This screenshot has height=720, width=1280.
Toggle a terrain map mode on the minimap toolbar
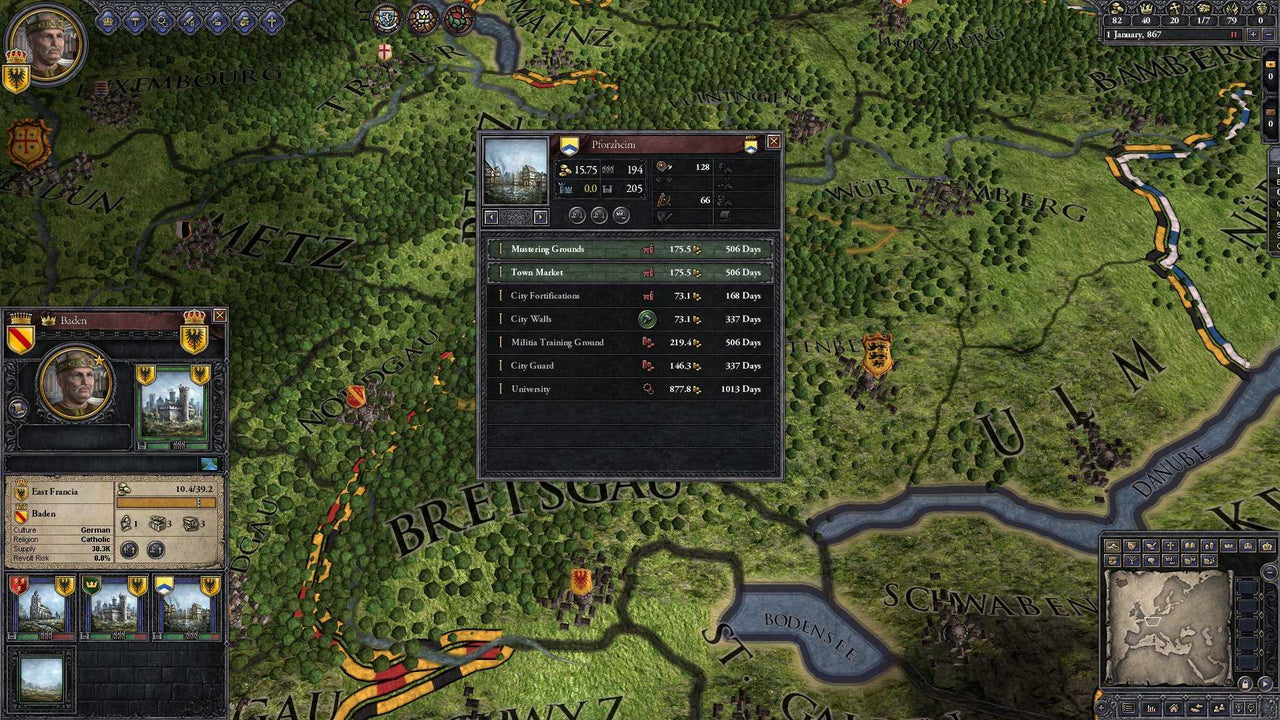1112,545
